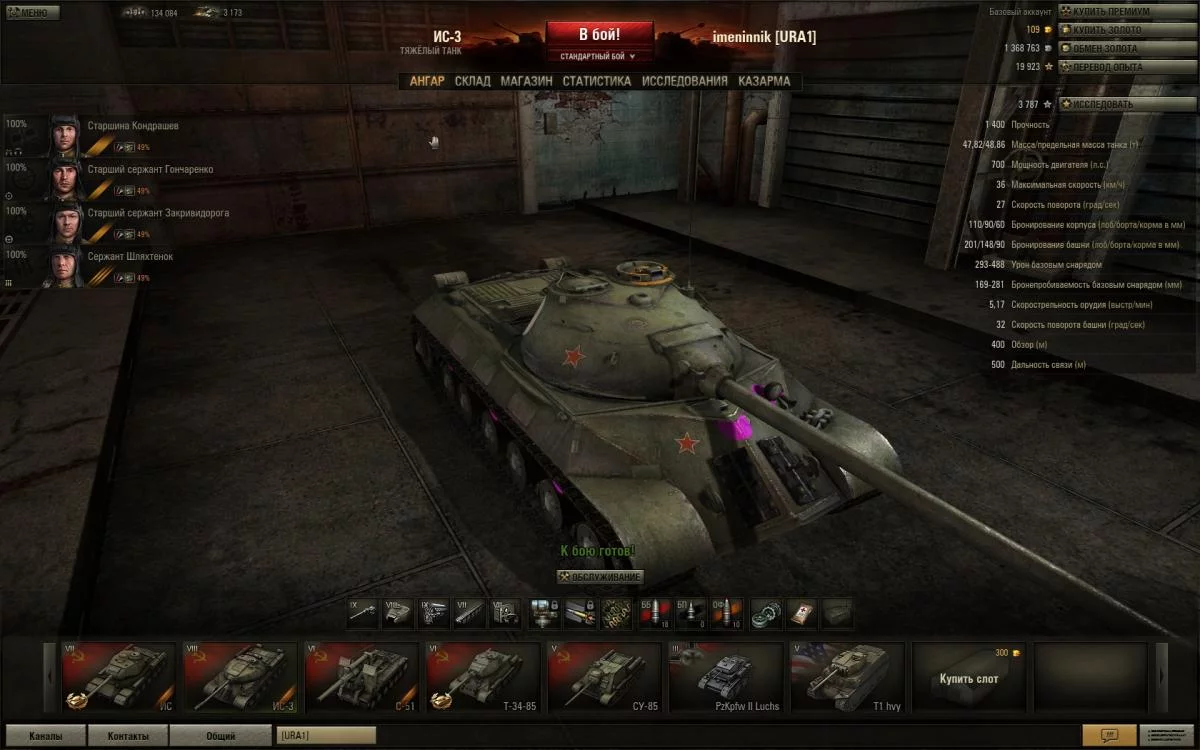Open Перевод опыта

click(x=1112, y=67)
